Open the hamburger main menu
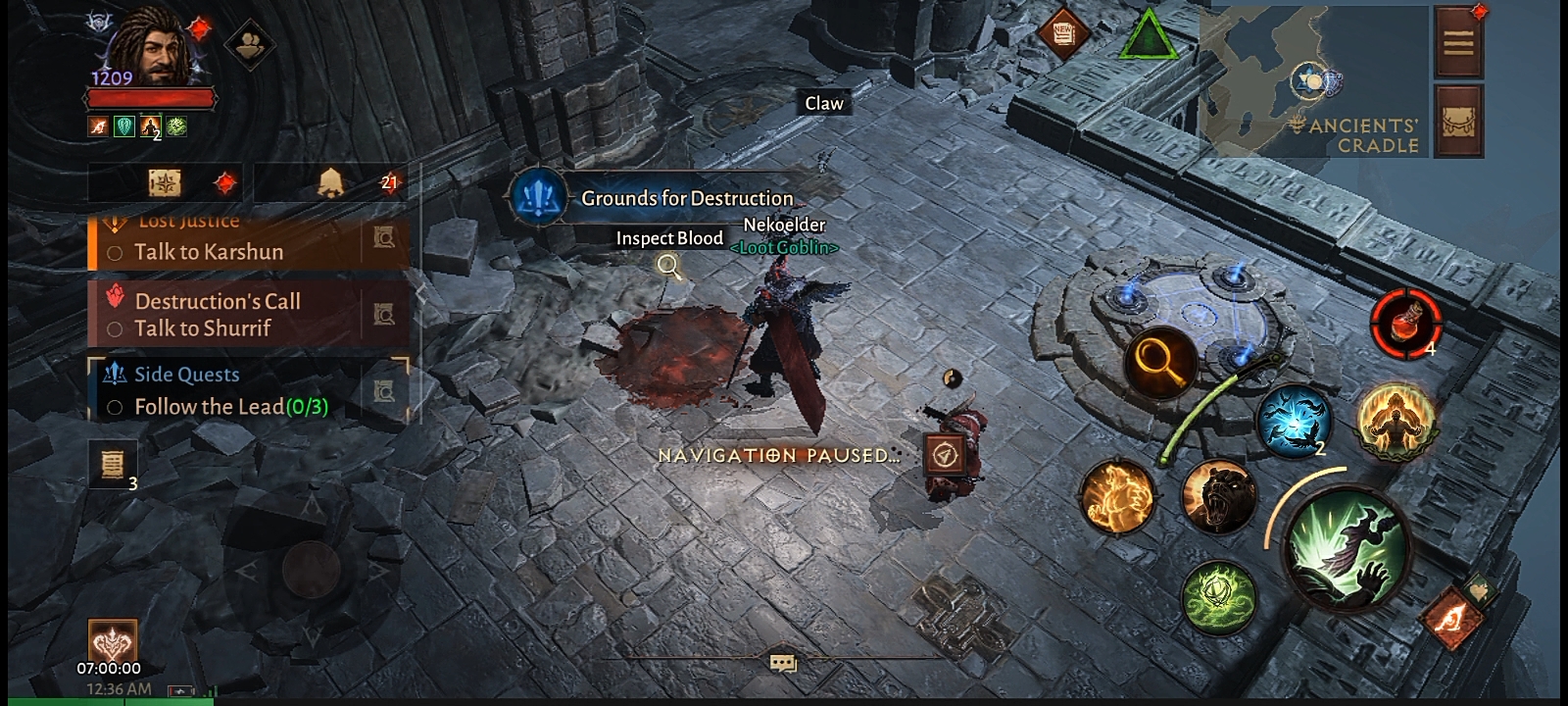1568x706 pixels. [1458, 42]
